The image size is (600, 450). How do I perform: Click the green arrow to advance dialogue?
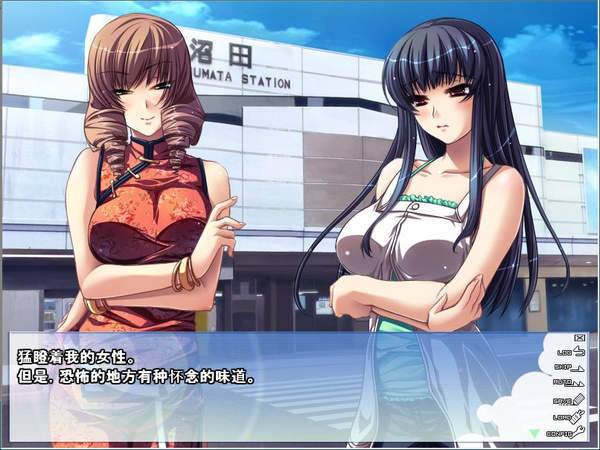(x=533, y=432)
